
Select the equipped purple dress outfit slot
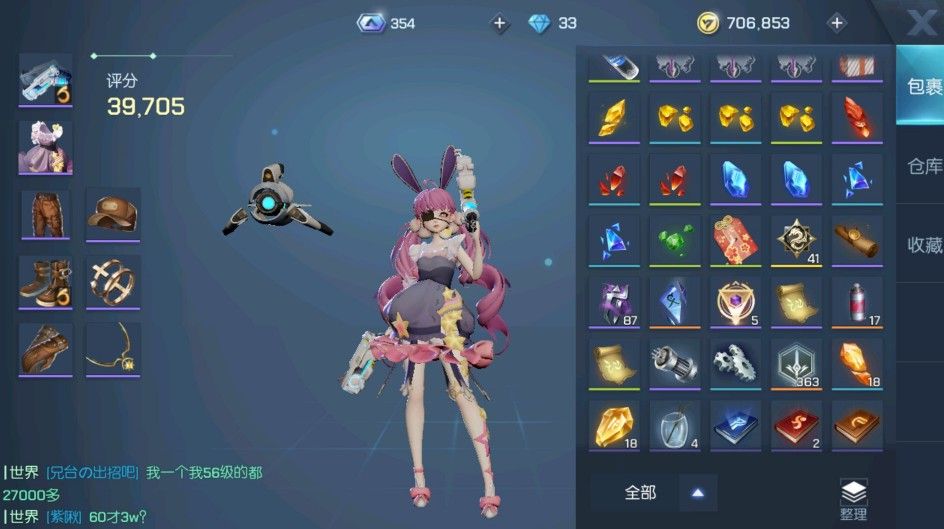(46, 147)
